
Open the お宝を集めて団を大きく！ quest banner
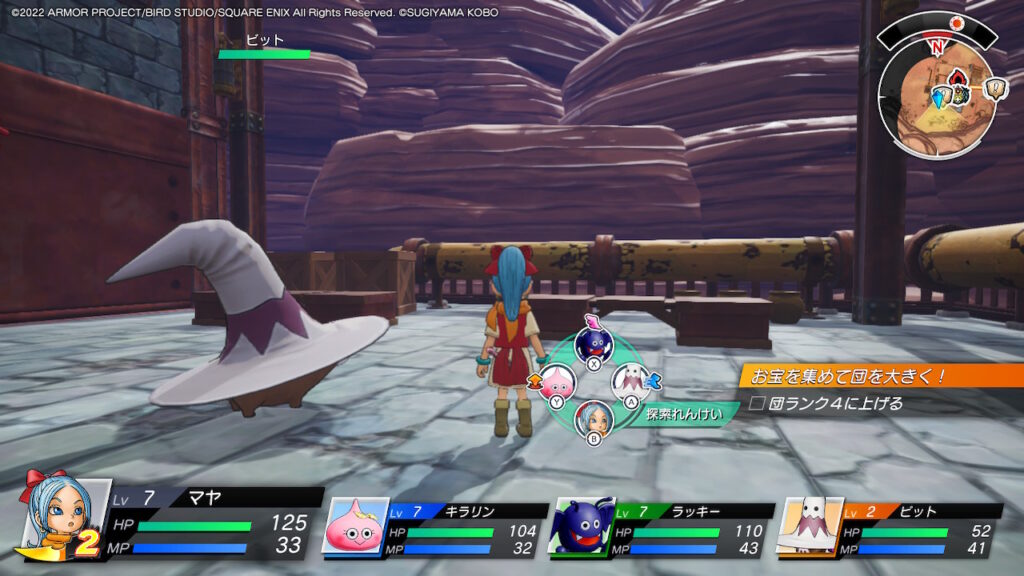(x=880, y=376)
